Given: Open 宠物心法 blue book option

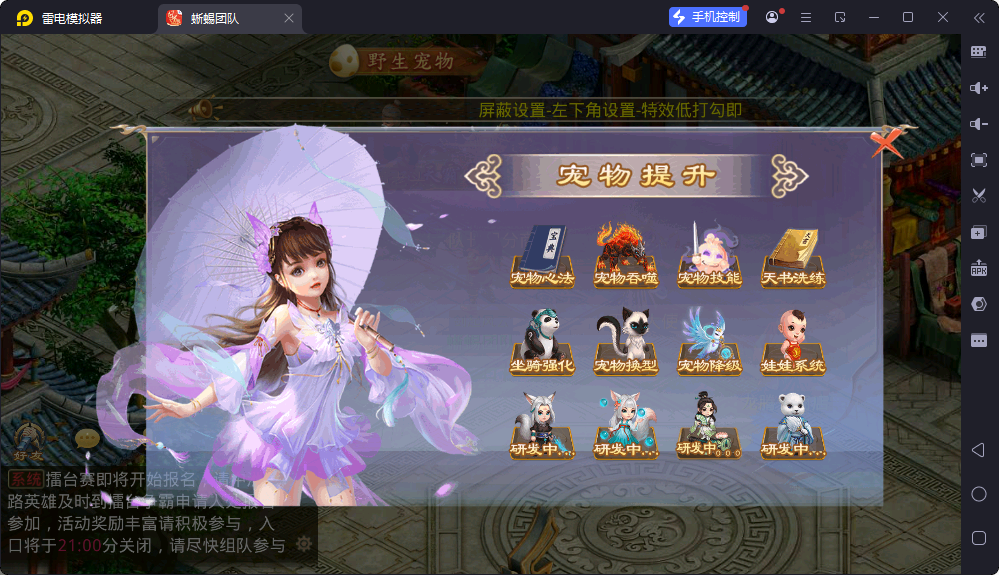Looking at the screenshot, I should [x=542, y=257].
